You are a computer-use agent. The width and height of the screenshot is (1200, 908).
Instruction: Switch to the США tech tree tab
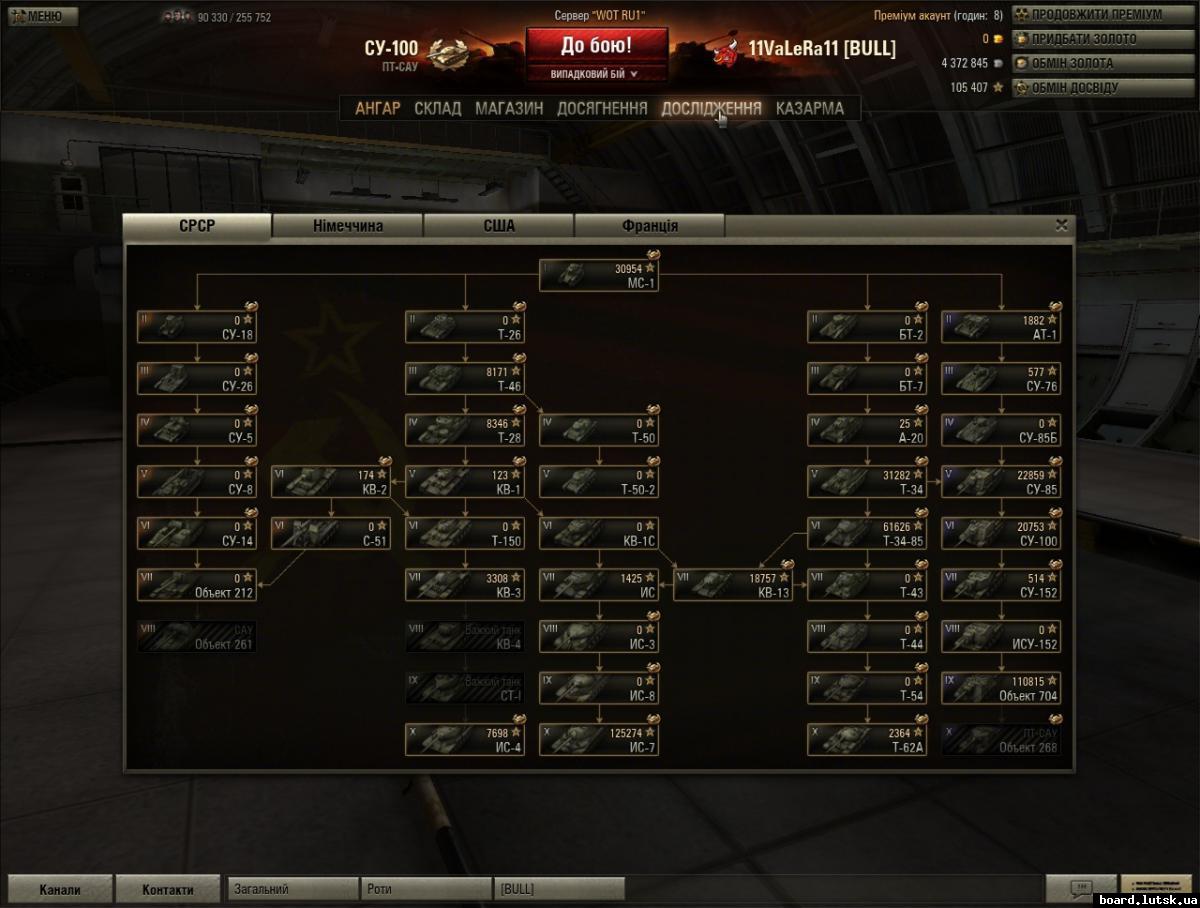(499, 226)
